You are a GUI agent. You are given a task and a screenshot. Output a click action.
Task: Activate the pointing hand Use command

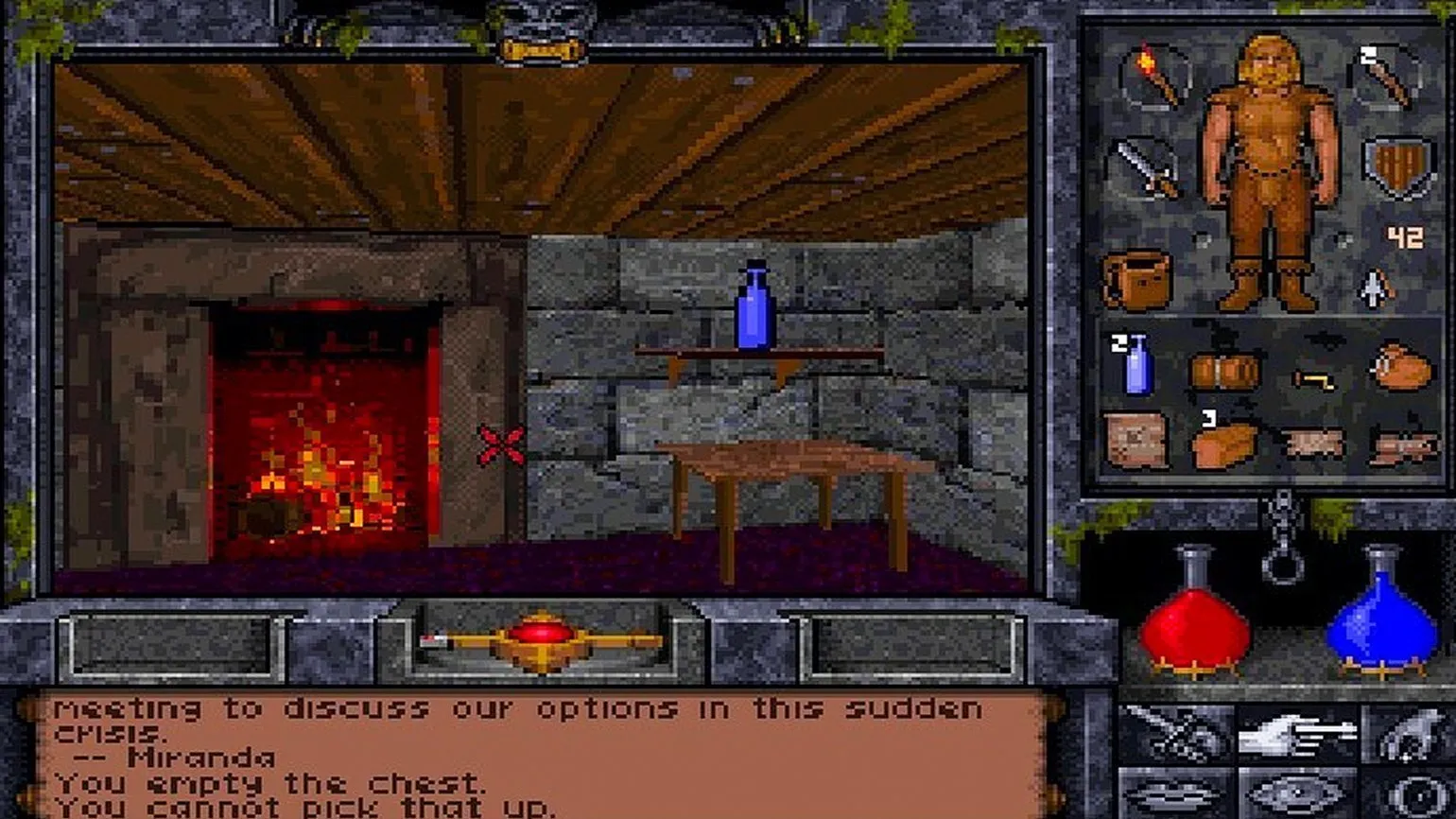1296,734
